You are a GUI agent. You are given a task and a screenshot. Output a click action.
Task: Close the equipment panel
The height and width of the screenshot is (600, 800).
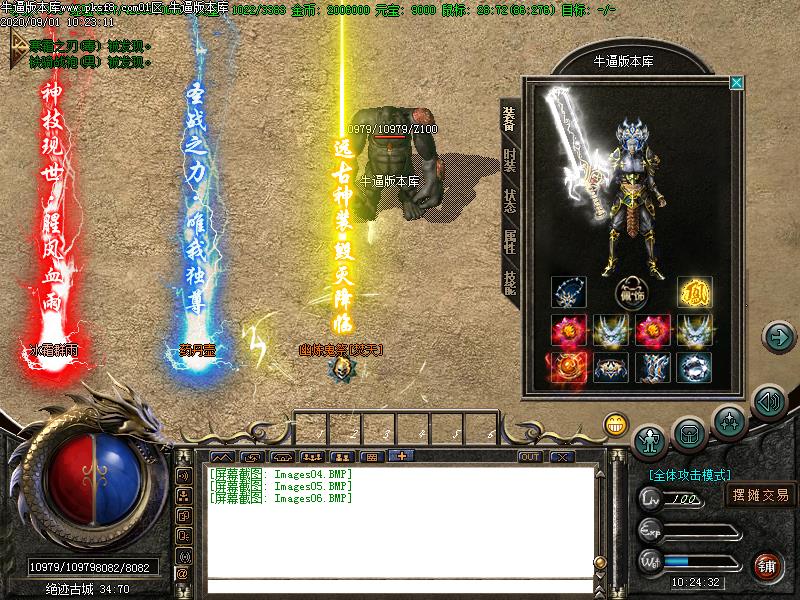tap(737, 83)
